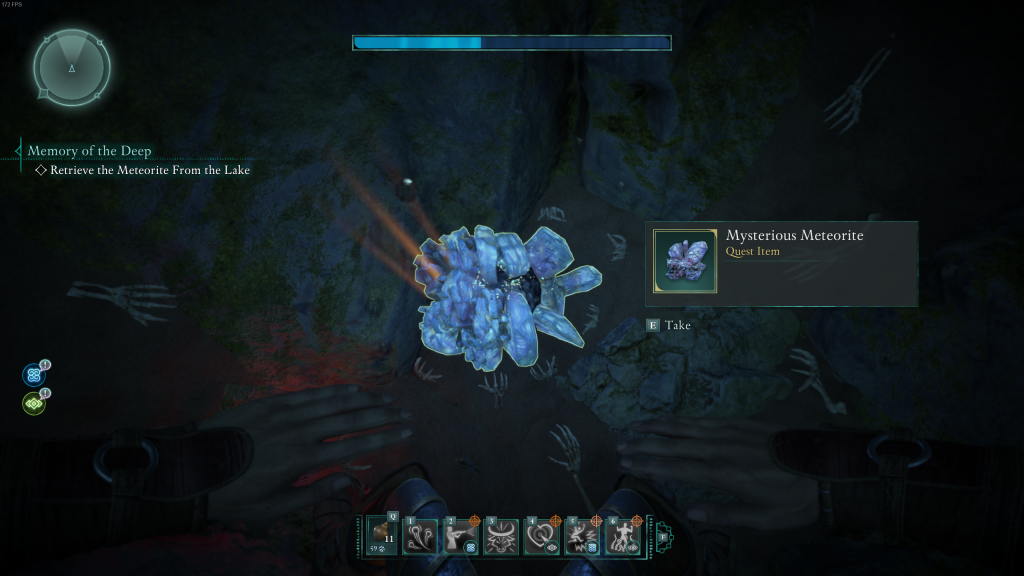The width and height of the screenshot is (1024, 576).
Task: Activate the heart target ability
Action: (542, 537)
